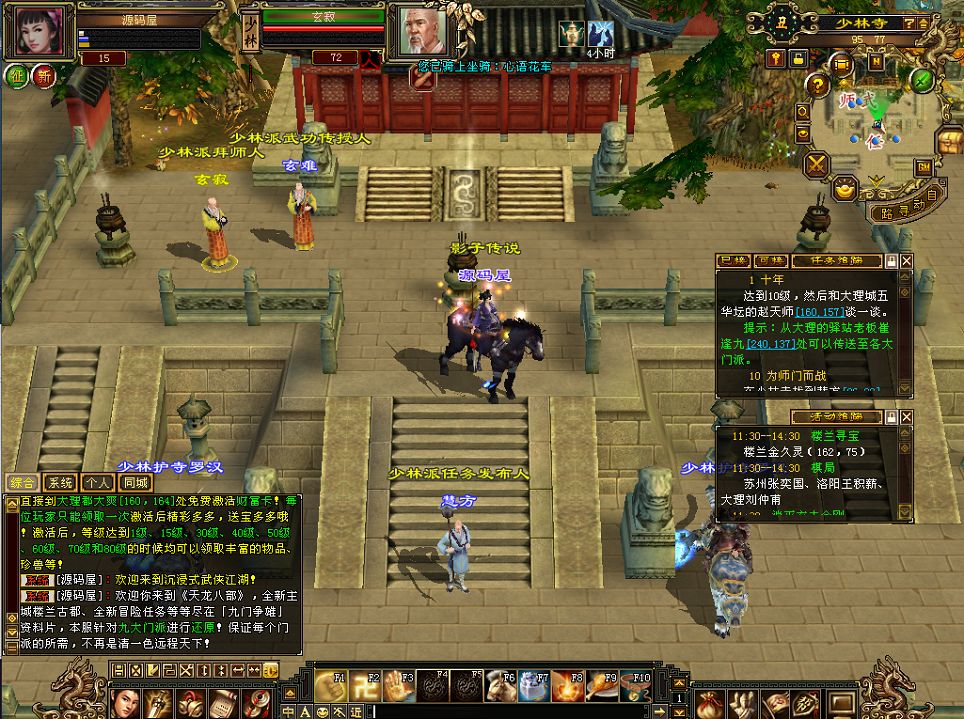Switch to the 已接 accepted quests tab
The height and width of the screenshot is (719, 964).
pyautogui.click(x=735, y=261)
